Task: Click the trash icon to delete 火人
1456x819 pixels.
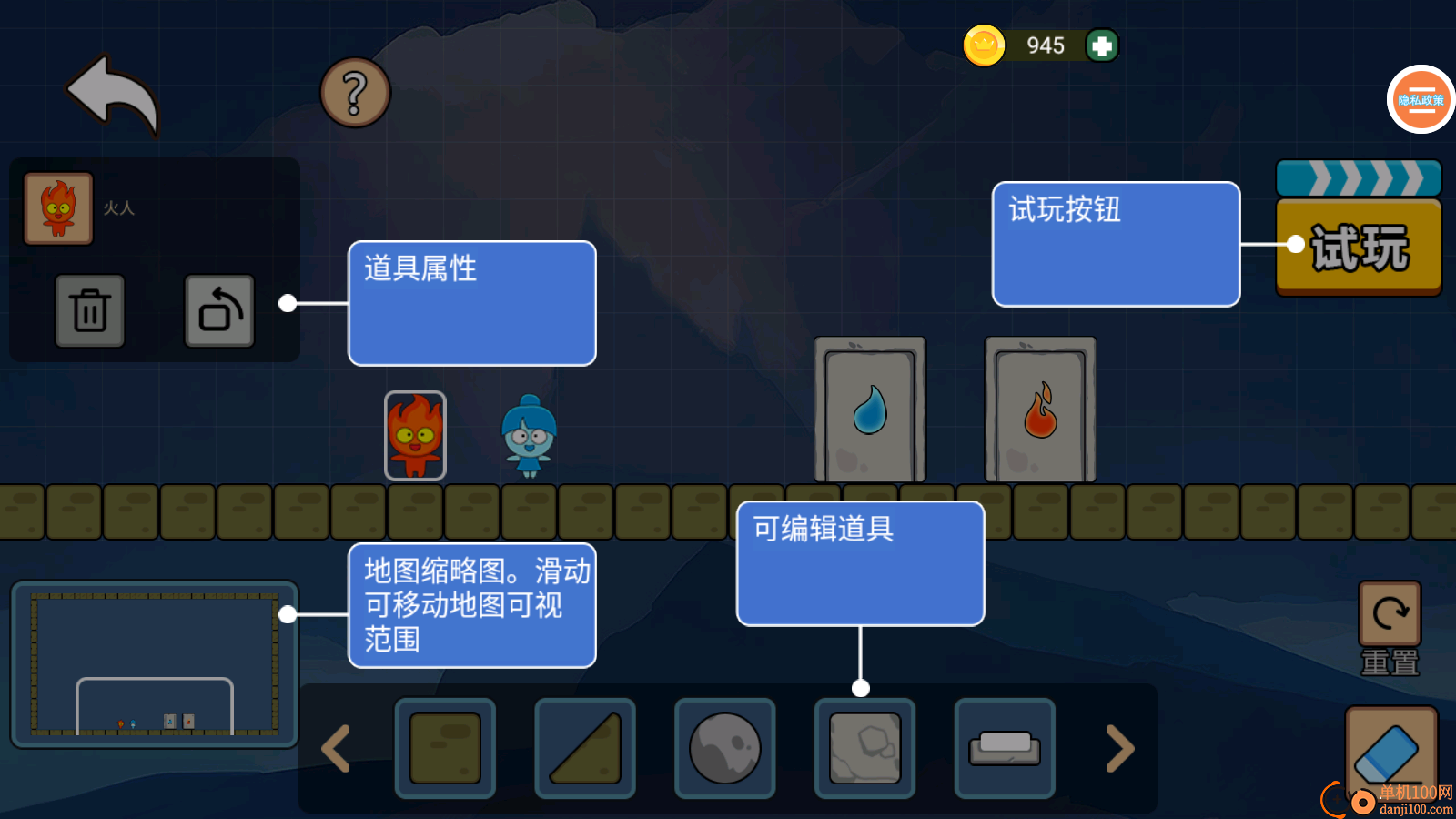Action: coord(91,311)
